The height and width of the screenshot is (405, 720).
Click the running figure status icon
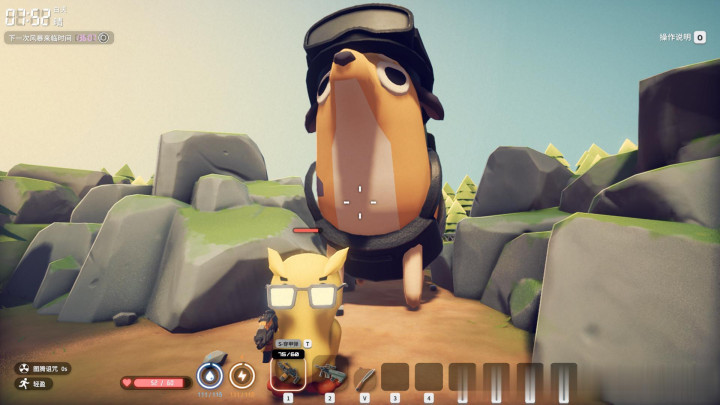21,383
